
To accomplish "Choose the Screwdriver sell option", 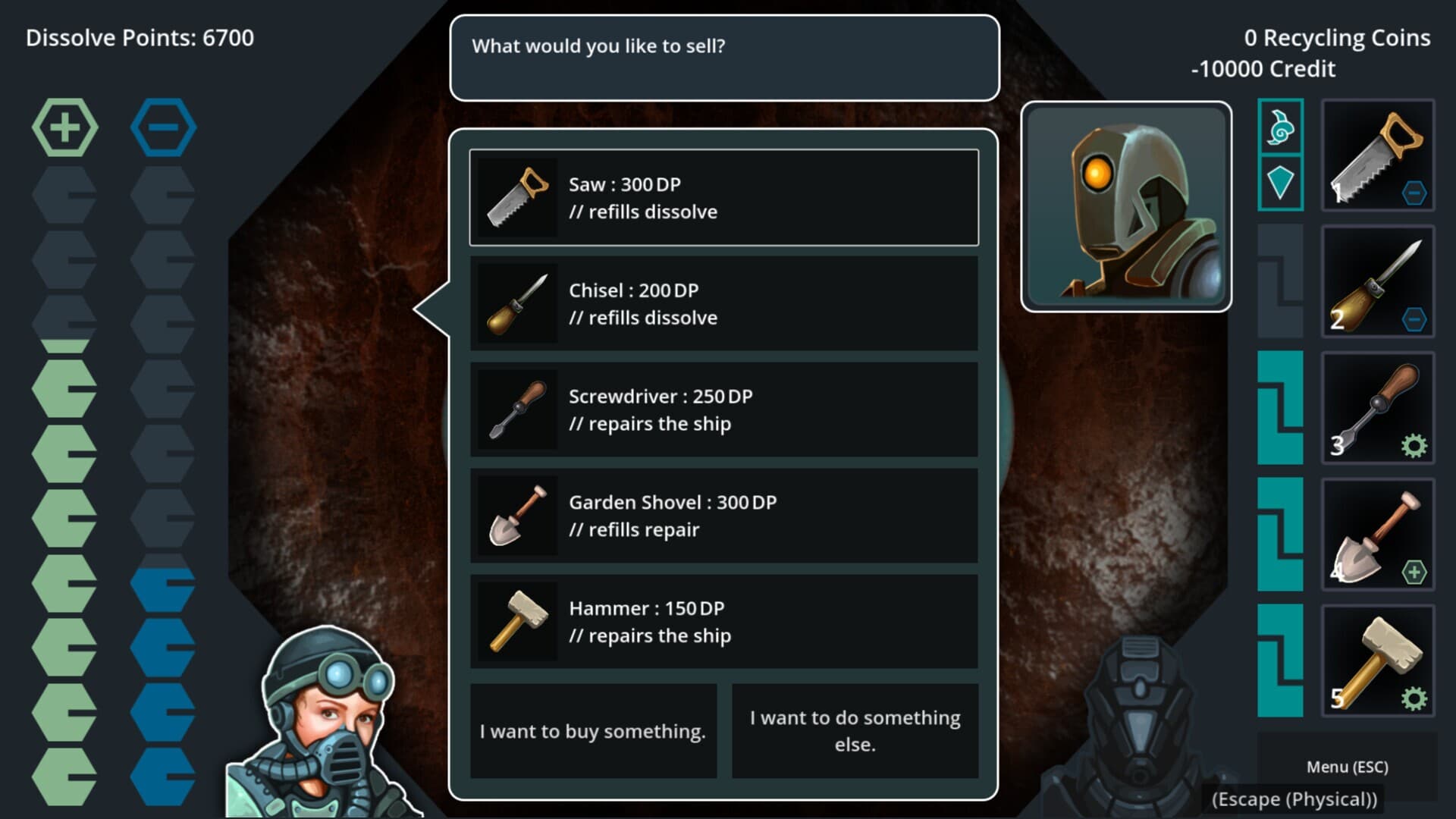I will pos(723,409).
